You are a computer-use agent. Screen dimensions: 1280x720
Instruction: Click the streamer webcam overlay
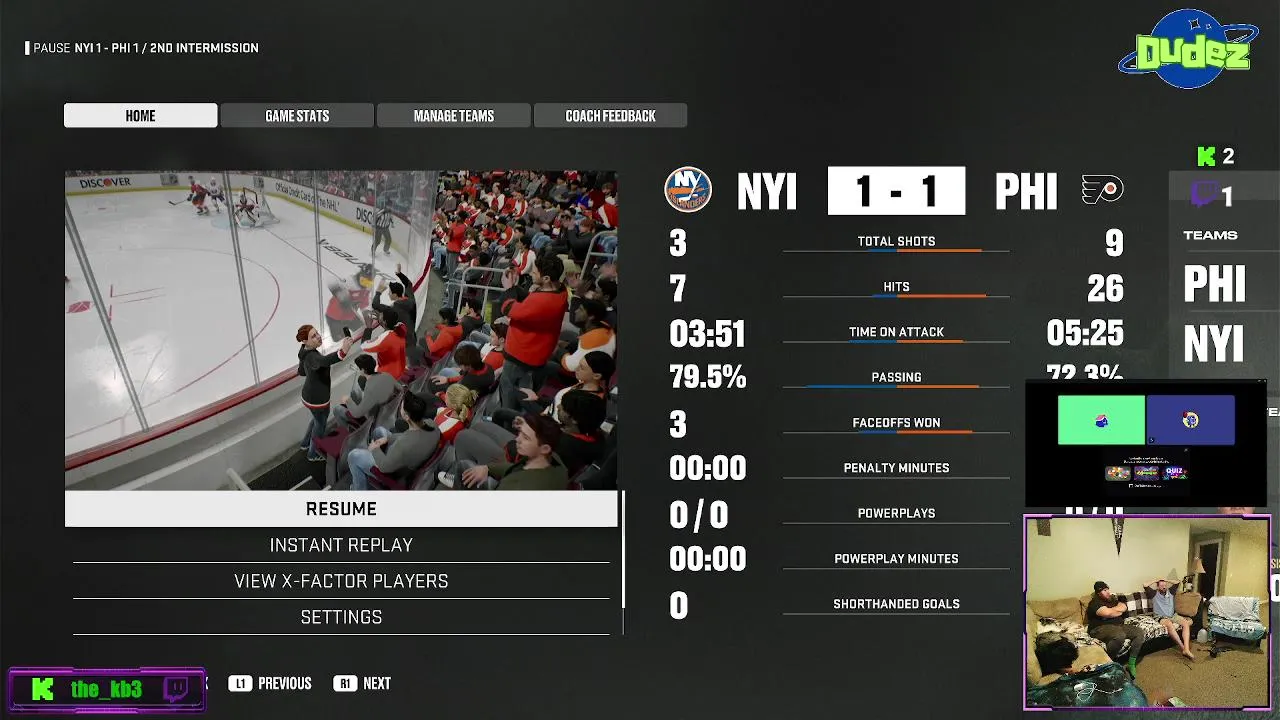(1147, 612)
